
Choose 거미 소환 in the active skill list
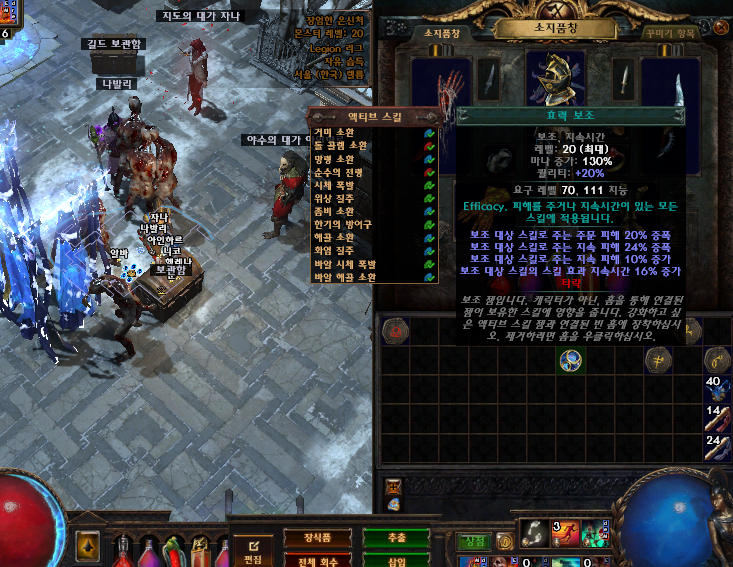coord(334,132)
